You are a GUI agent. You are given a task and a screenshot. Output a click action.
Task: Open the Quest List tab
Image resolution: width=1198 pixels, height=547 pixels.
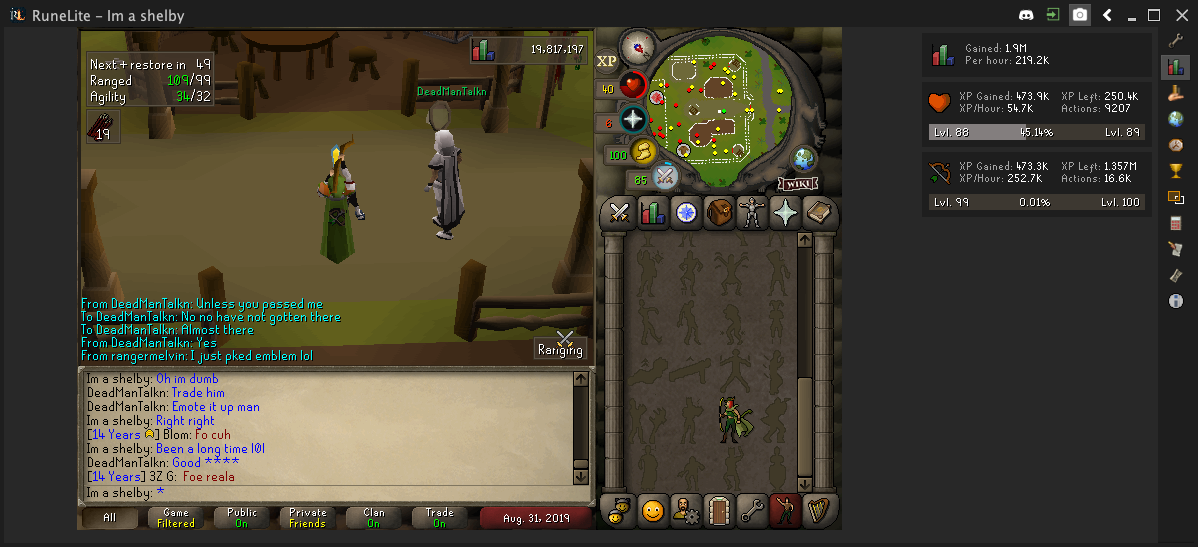(685, 212)
